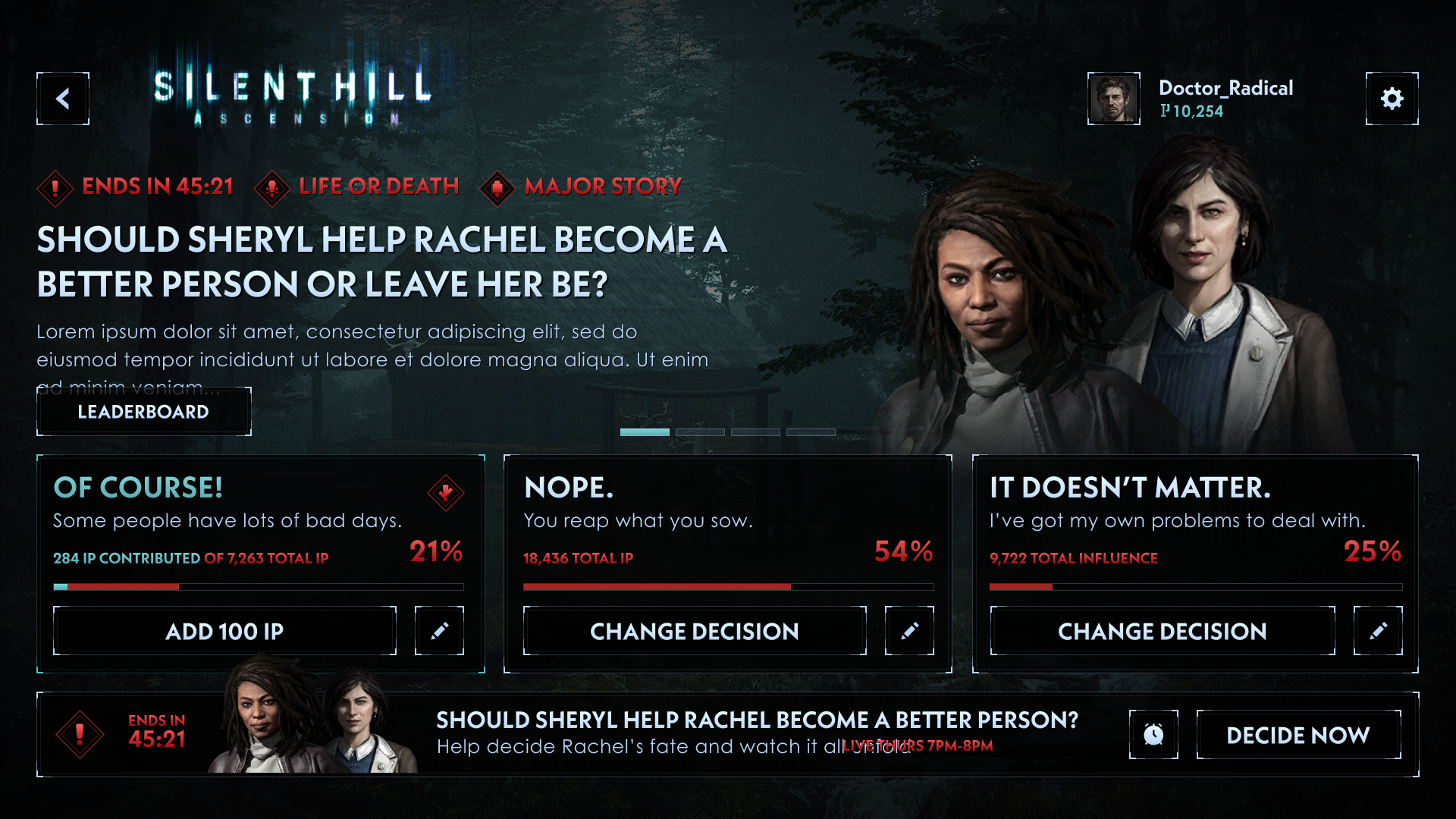Viewport: 1456px width, 819px height.
Task: Click the pencil on 'It Doesn't Matter.' card
Action: coord(1378,631)
